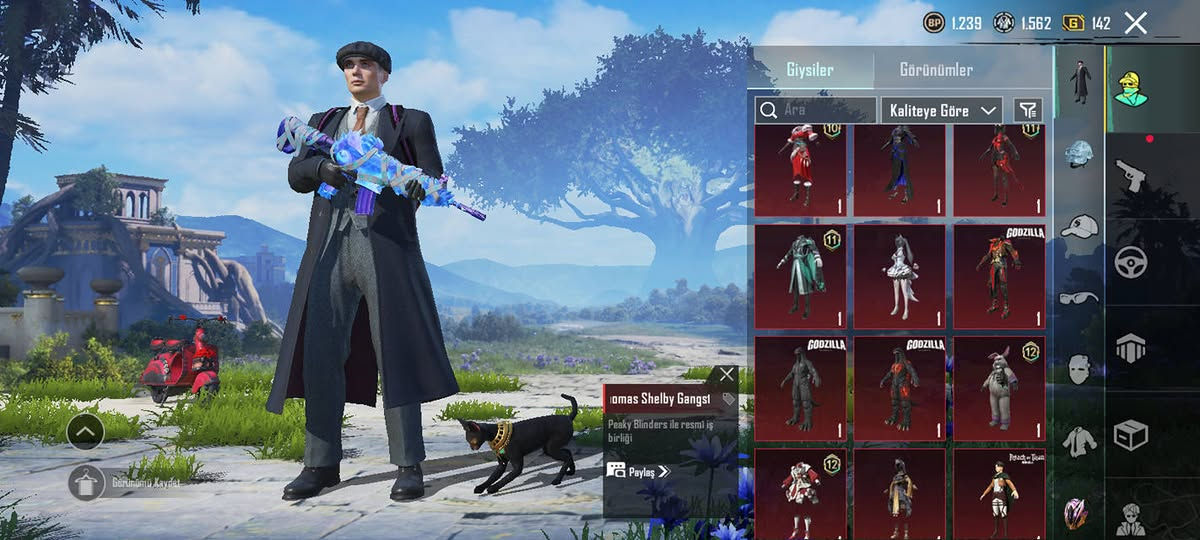Close the inventory screen with the X

click(1135, 23)
